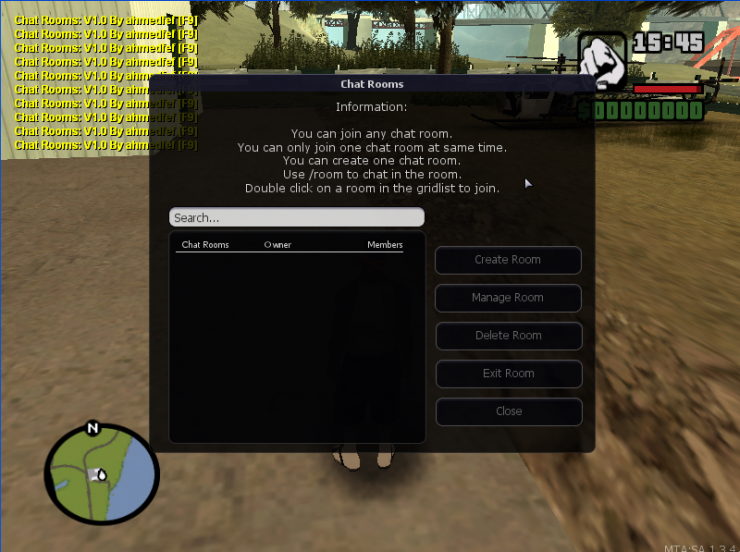740x552 pixels.
Task: Focus the Search text field
Action: (296, 217)
